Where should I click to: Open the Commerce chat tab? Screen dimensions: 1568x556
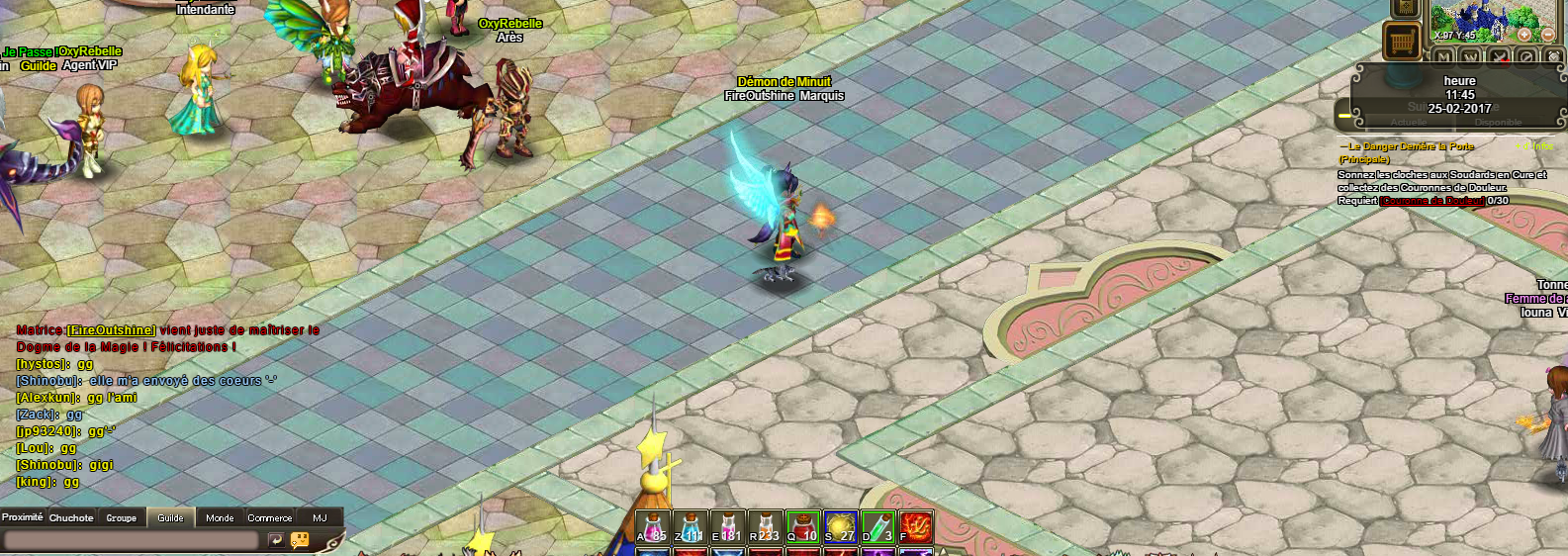pyautogui.click(x=270, y=517)
